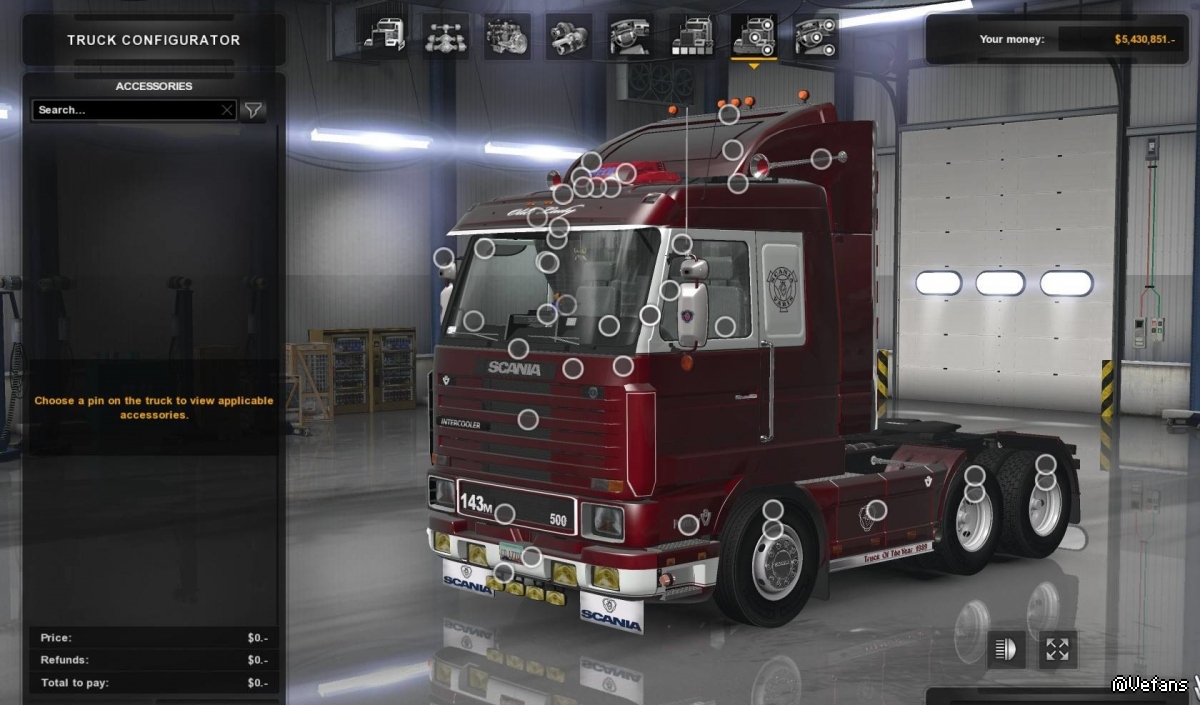The height and width of the screenshot is (705, 1200).
Task: Select the exterior accessories pins tab
Action: point(754,37)
